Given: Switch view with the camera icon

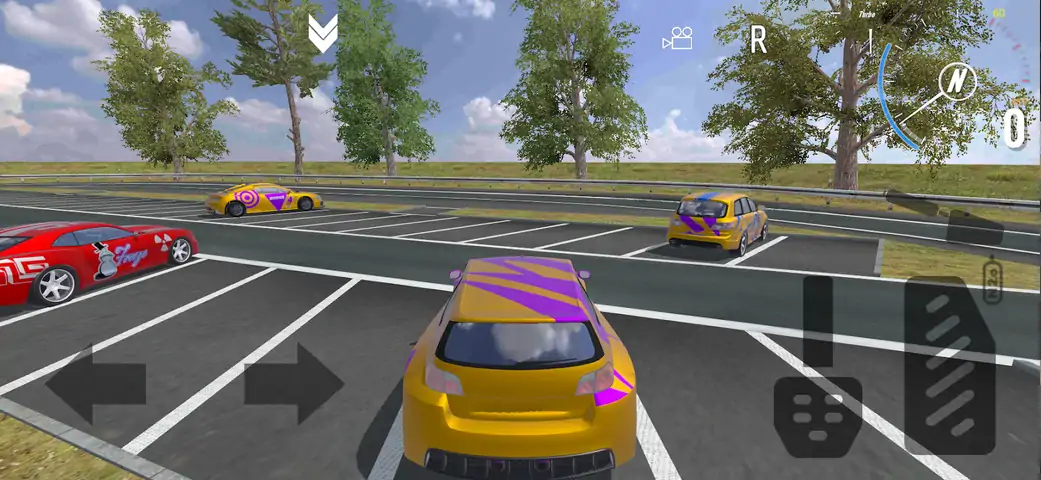Looking at the screenshot, I should tap(678, 39).
